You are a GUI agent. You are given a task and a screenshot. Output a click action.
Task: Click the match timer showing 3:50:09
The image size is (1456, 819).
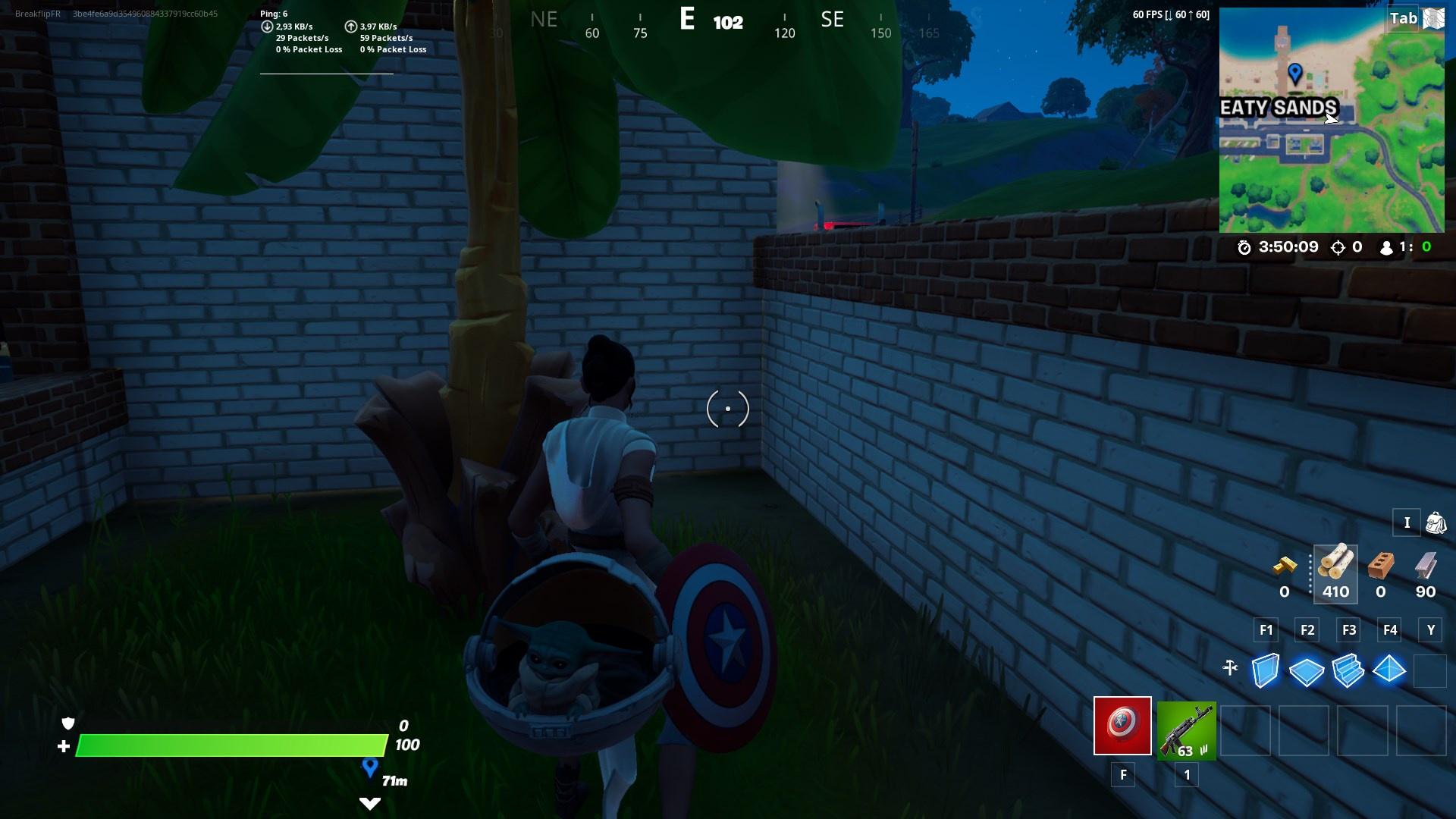[1287, 247]
